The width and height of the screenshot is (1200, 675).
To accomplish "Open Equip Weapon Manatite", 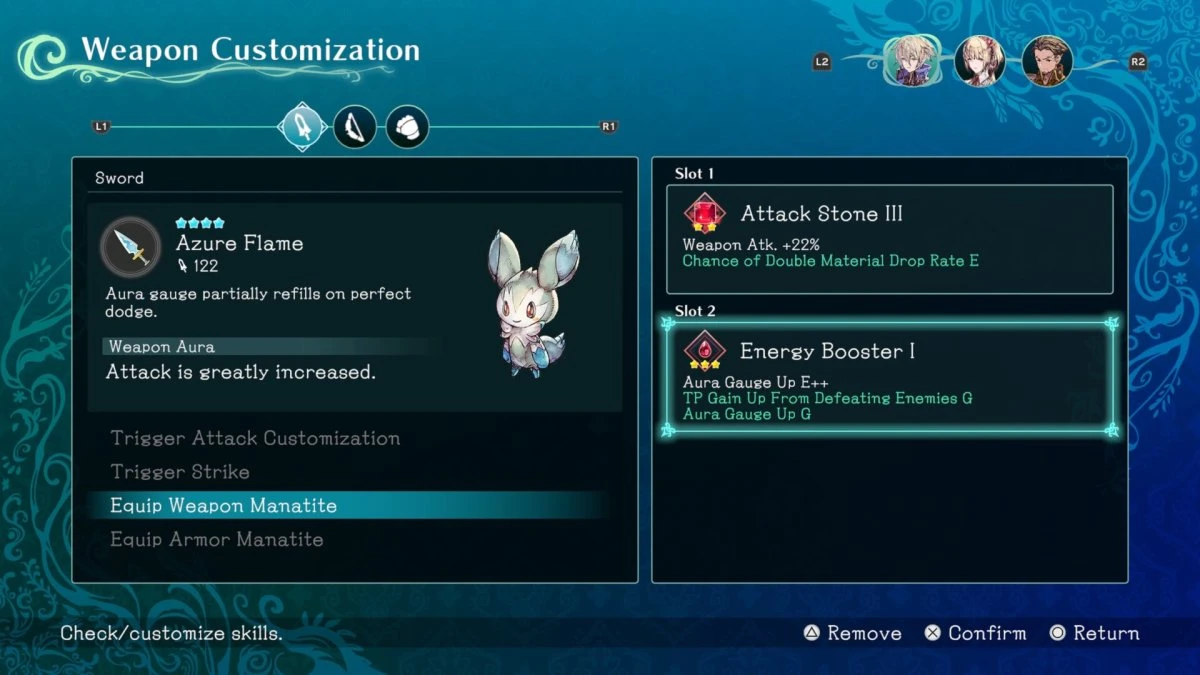I will [223, 506].
